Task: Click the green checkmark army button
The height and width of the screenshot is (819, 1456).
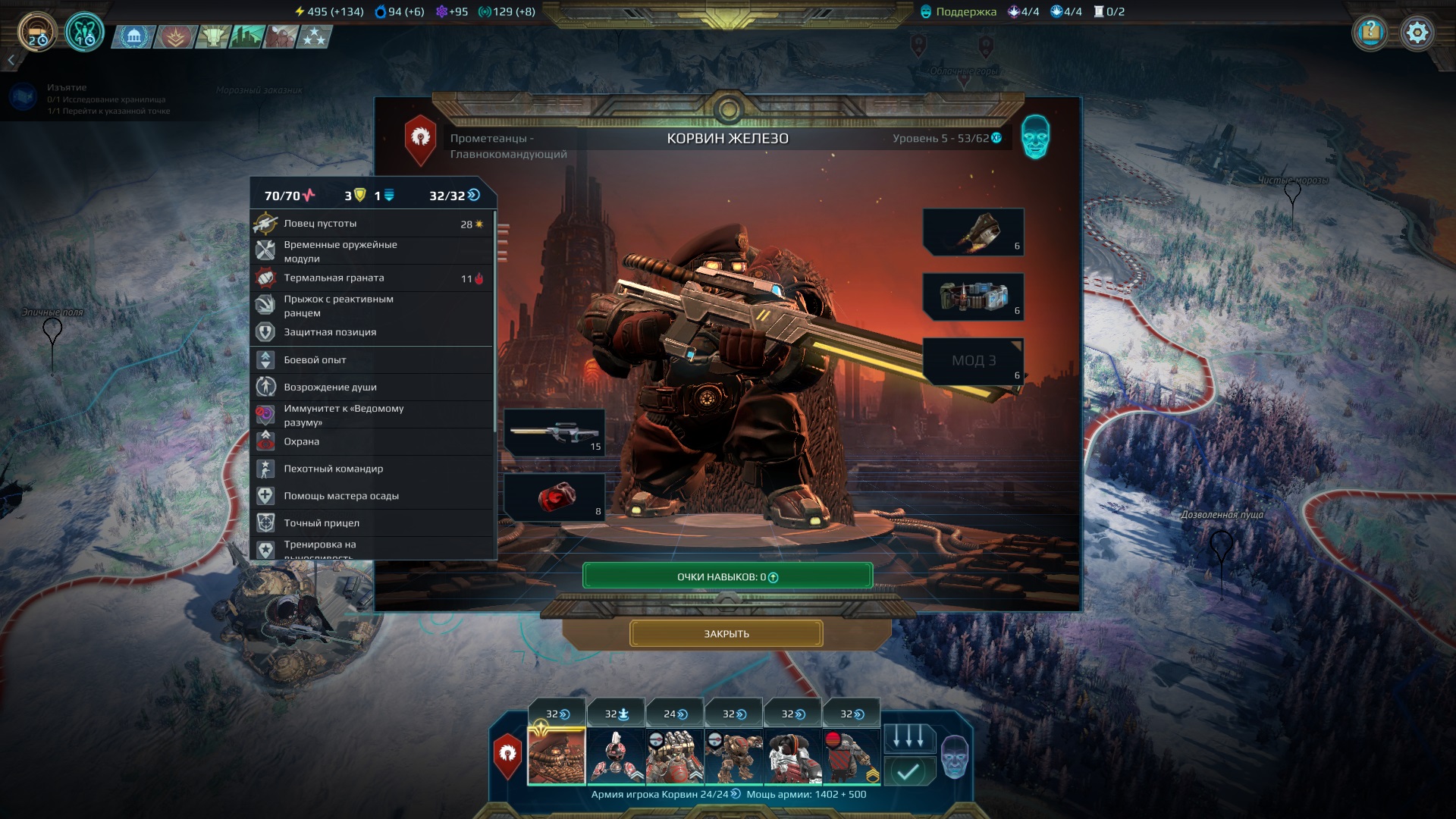Action: (x=908, y=772)
